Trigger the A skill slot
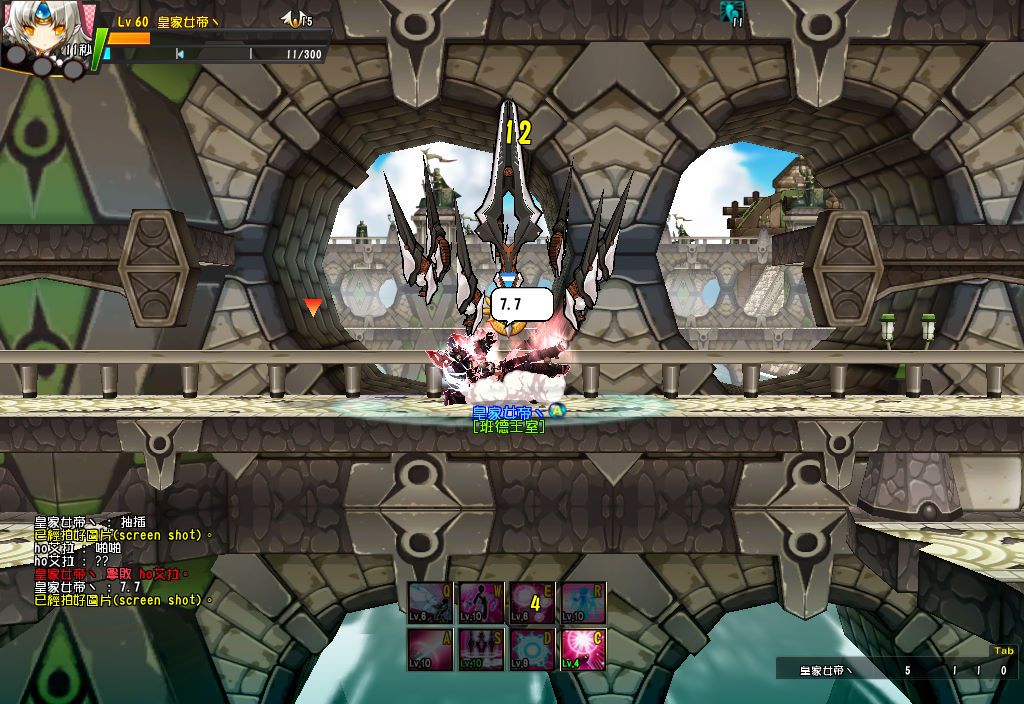Screen dimensions: 1024x704 click(x=431, y=649)
